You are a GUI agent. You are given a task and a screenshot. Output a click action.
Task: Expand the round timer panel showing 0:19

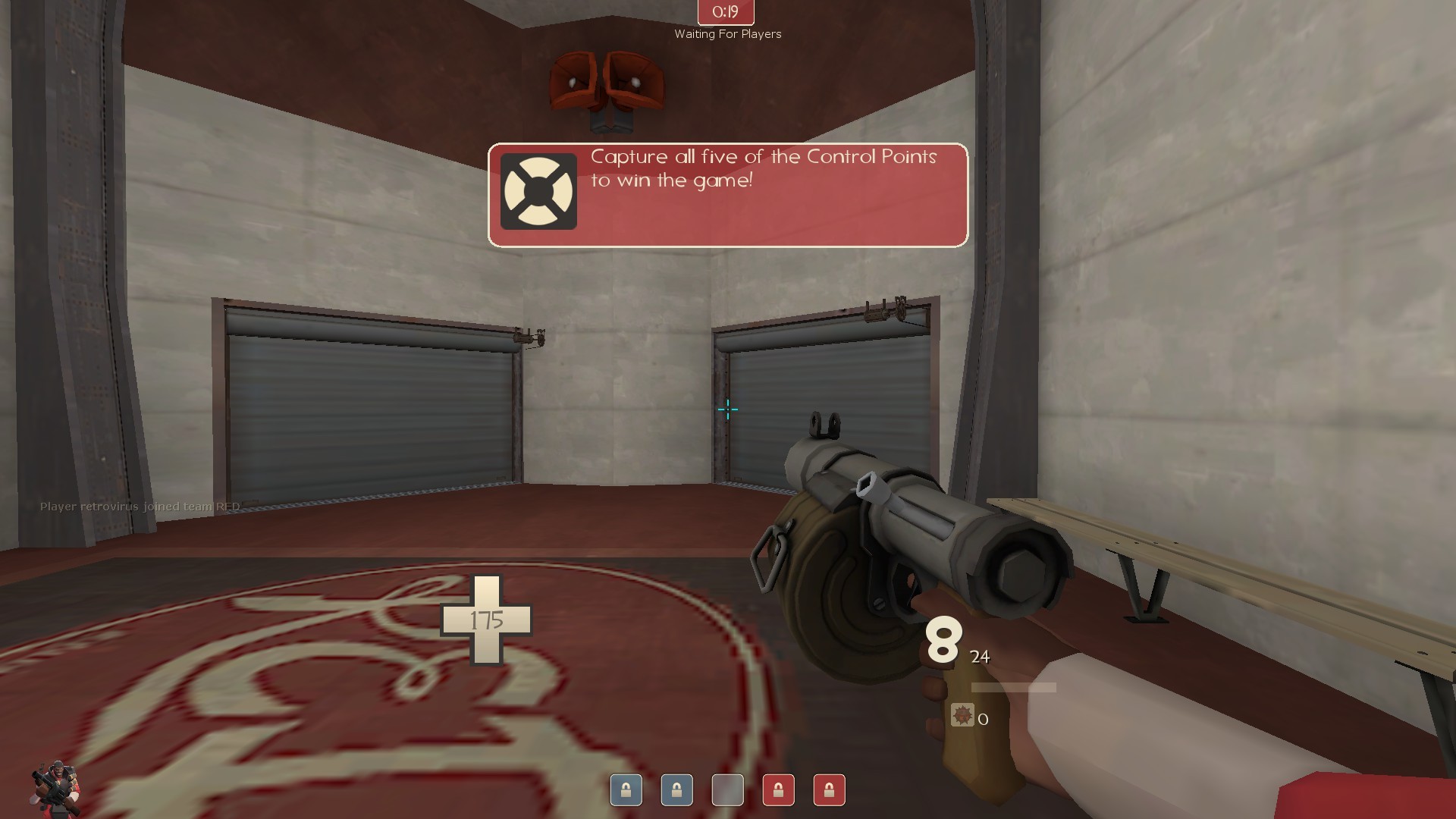(724, 12)
